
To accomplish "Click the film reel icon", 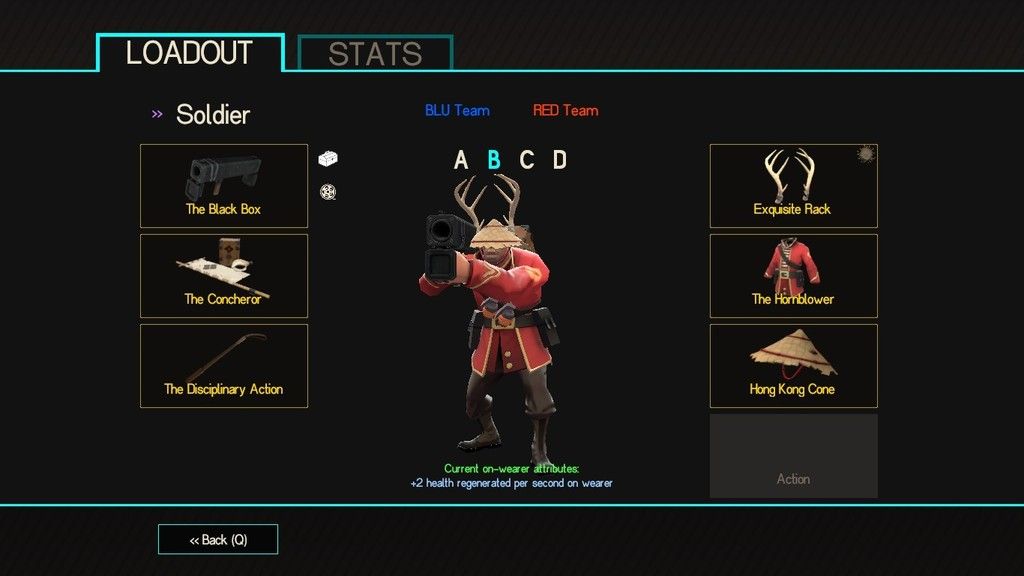I will pyautogui.click(x=327, y=191).
